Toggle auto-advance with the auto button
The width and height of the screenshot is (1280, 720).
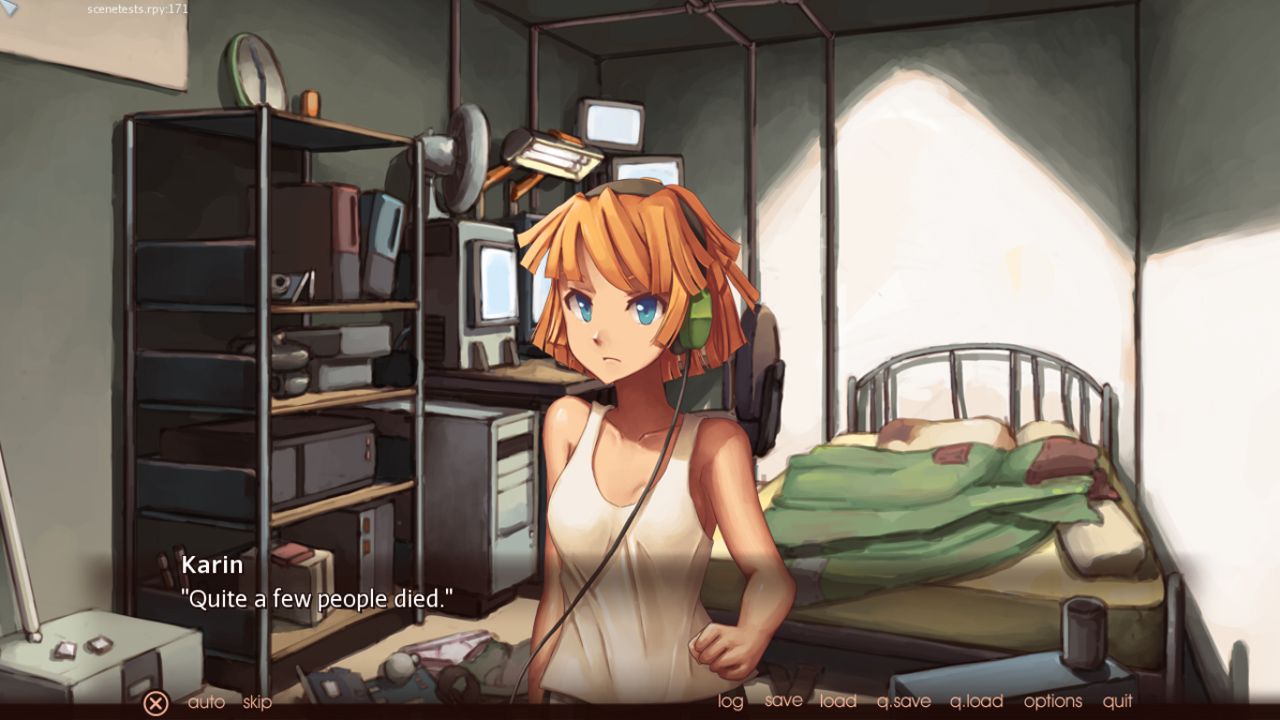coord(206,702)
